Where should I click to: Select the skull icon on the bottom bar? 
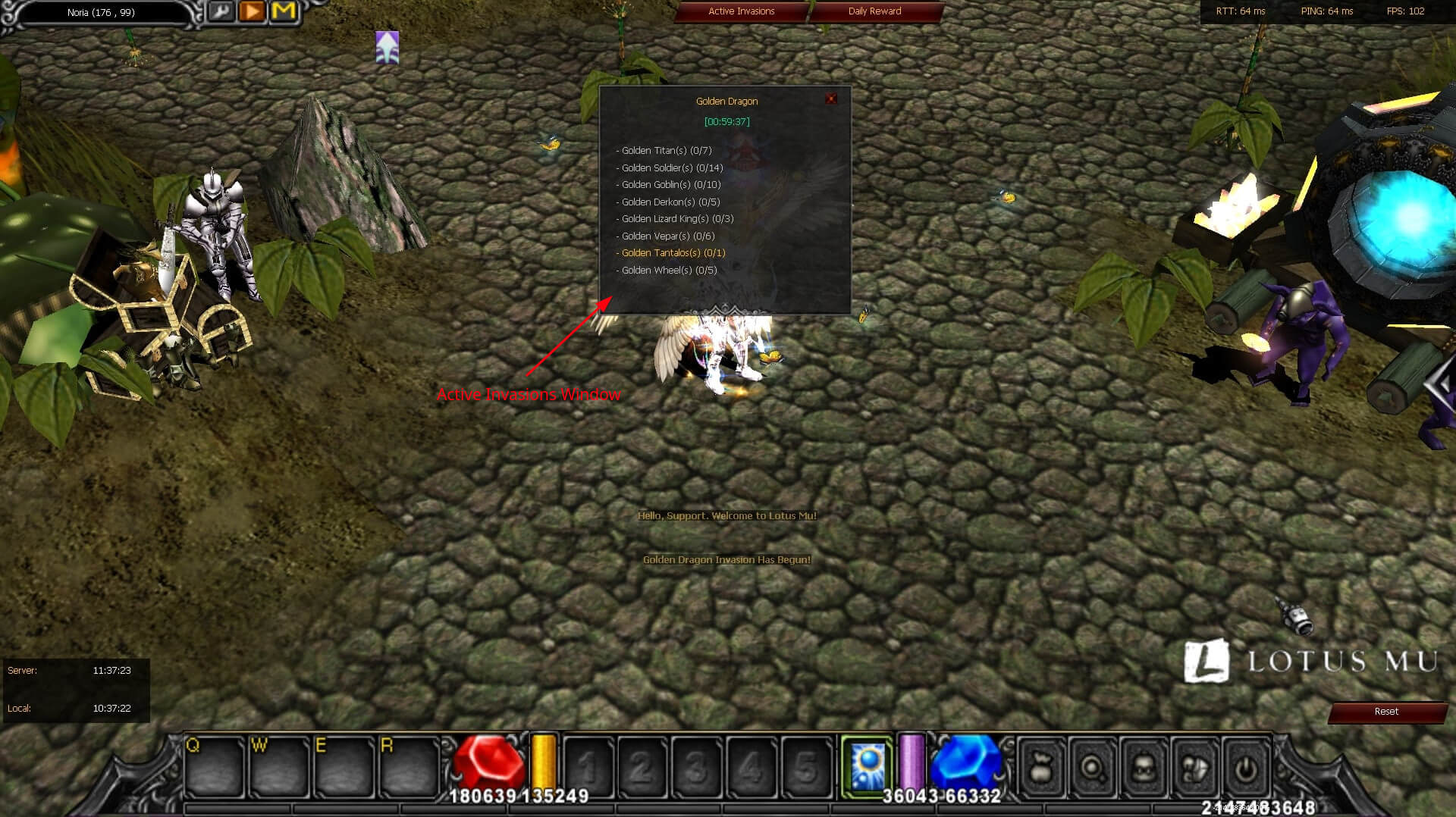[x=1145, y=767]
